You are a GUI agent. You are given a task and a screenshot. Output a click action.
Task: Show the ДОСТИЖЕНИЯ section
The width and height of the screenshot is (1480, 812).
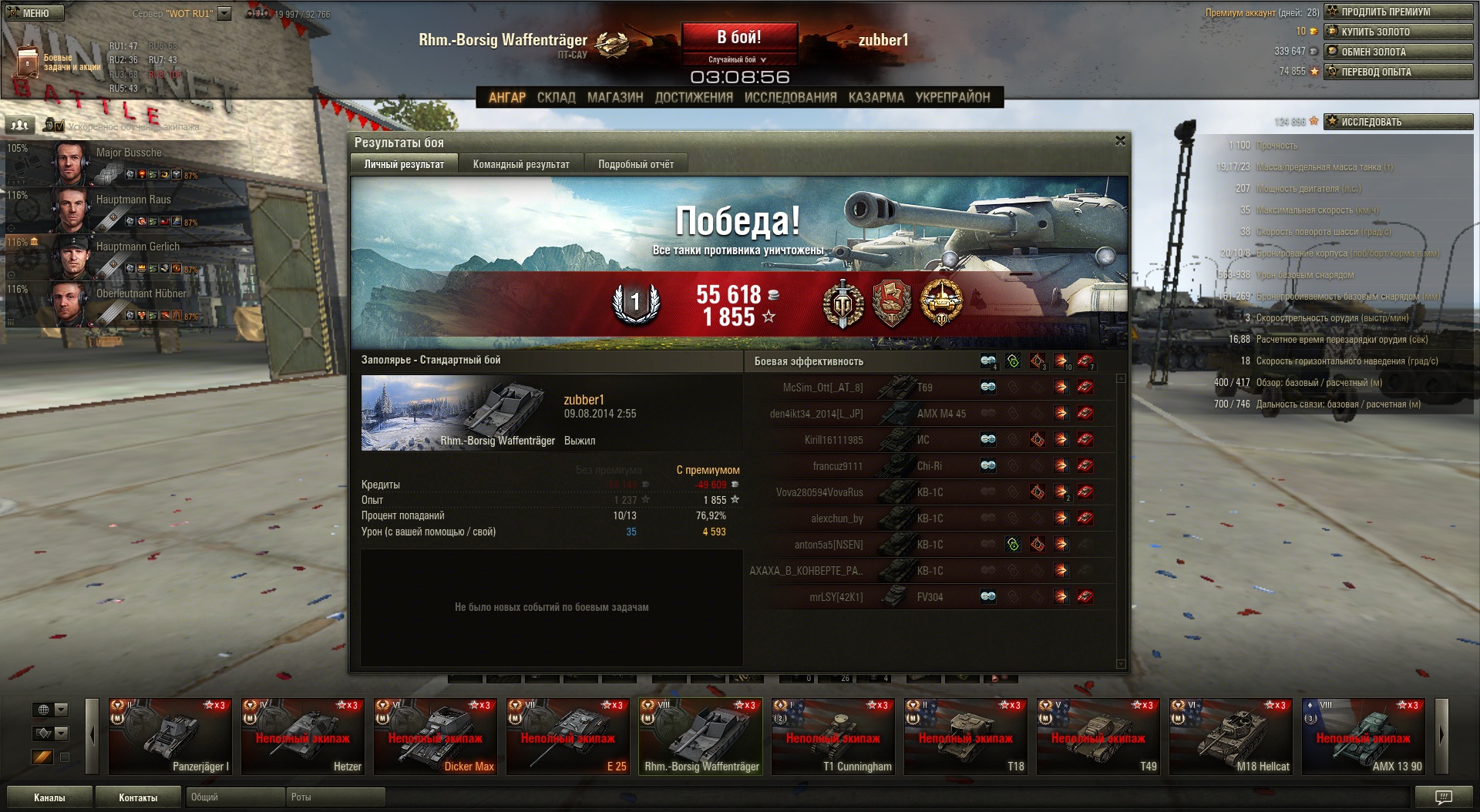click(x=693, y=97)
